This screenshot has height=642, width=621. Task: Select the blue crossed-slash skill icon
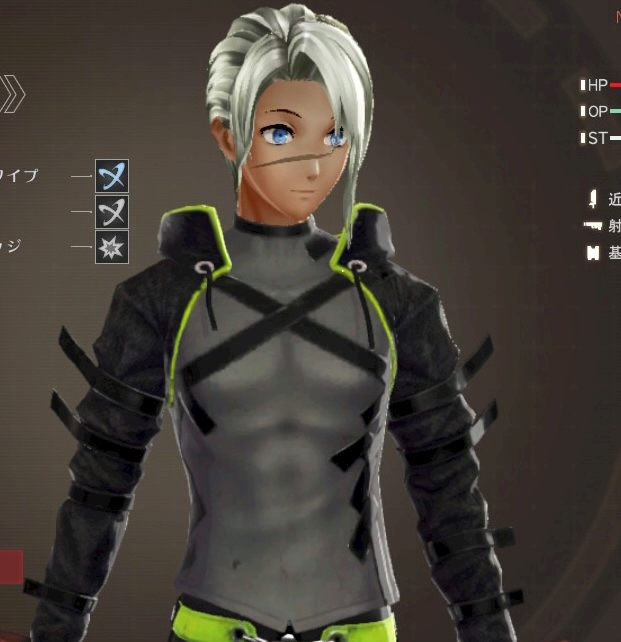pos(112,176)
